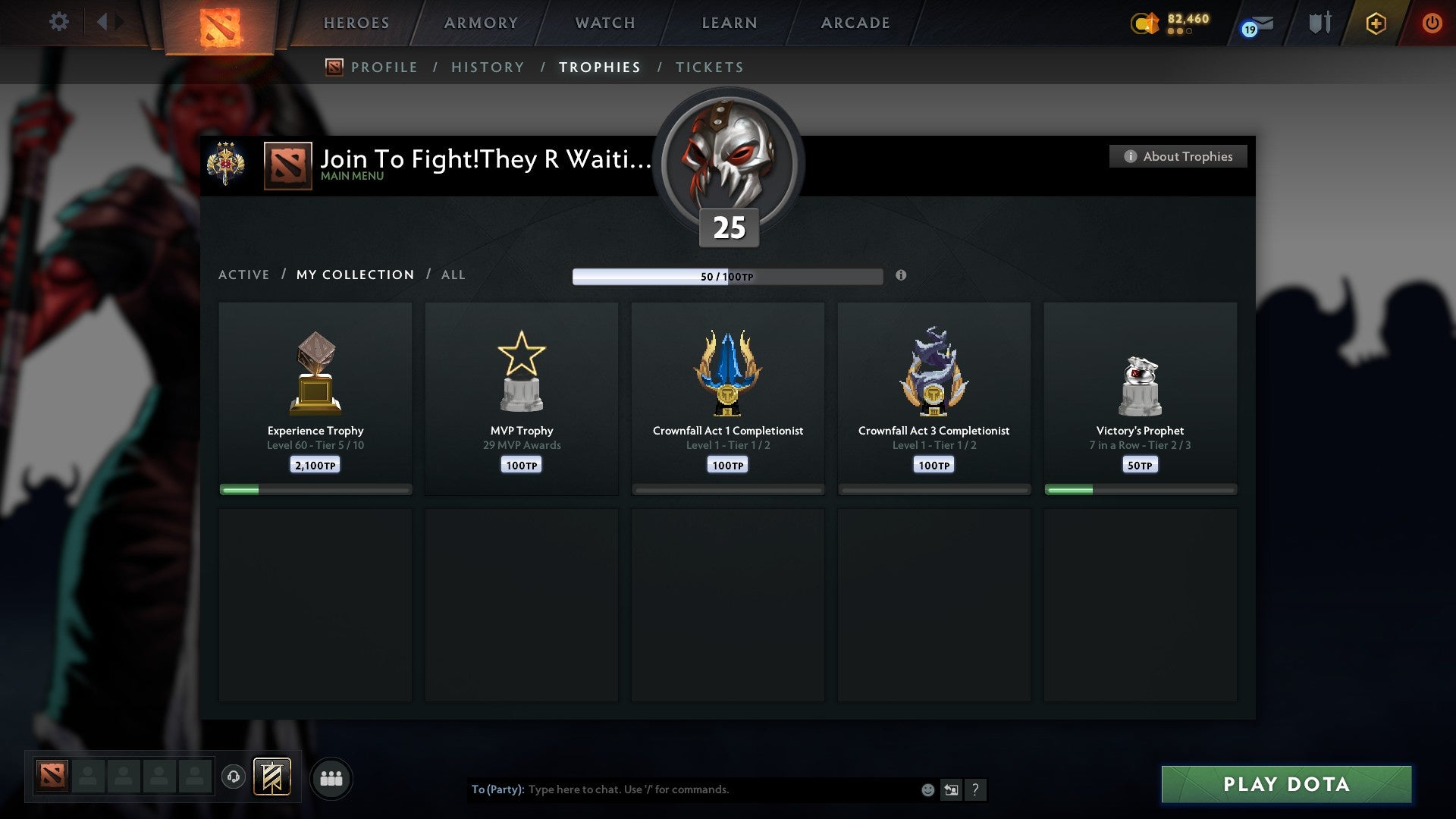Screen dimensions: 1456x819
Task: Click About Trophies
Action: [1178, 156]
